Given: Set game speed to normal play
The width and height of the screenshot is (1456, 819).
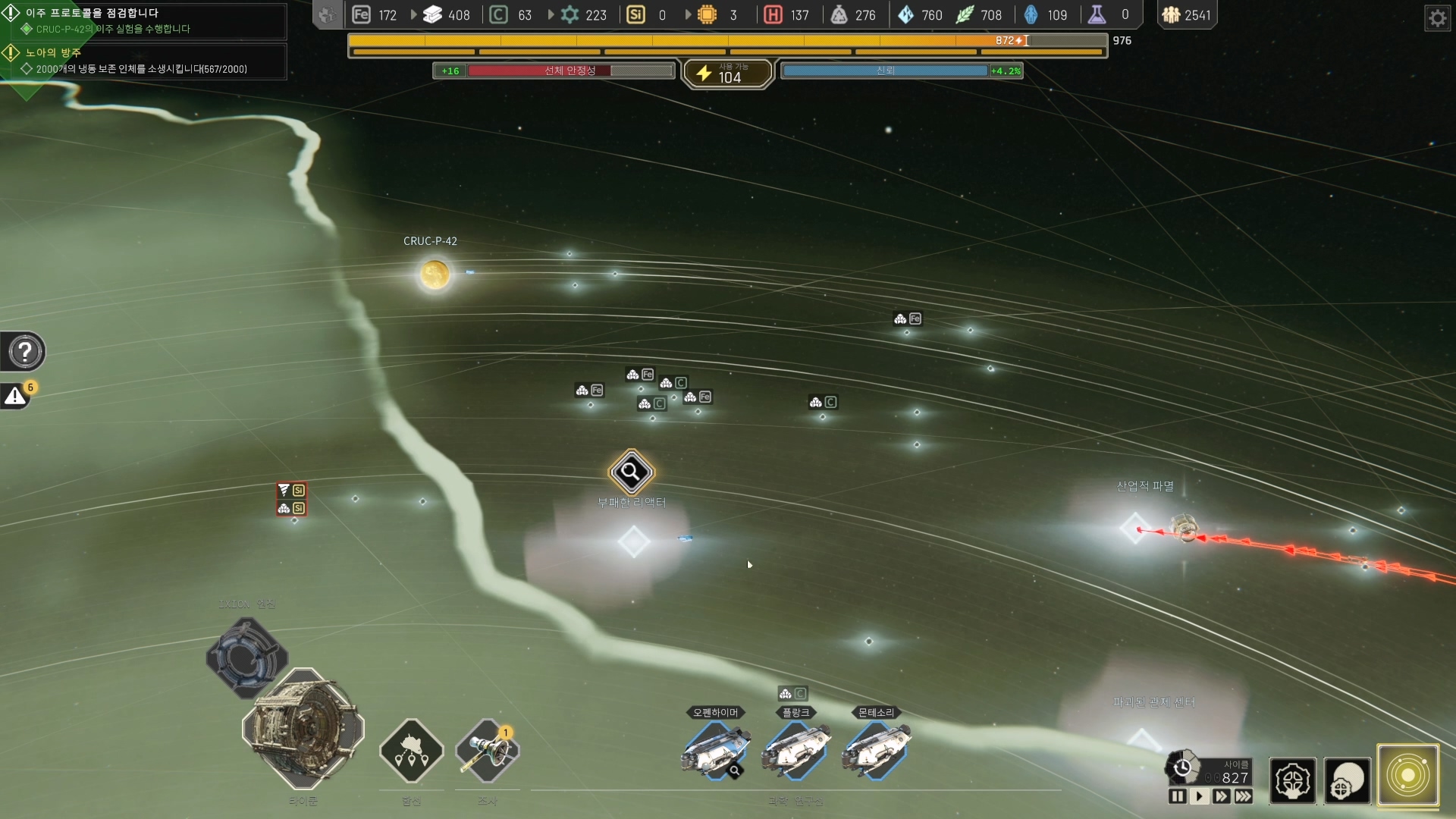Looking at the screenshot, I should tap(1199, 796).
